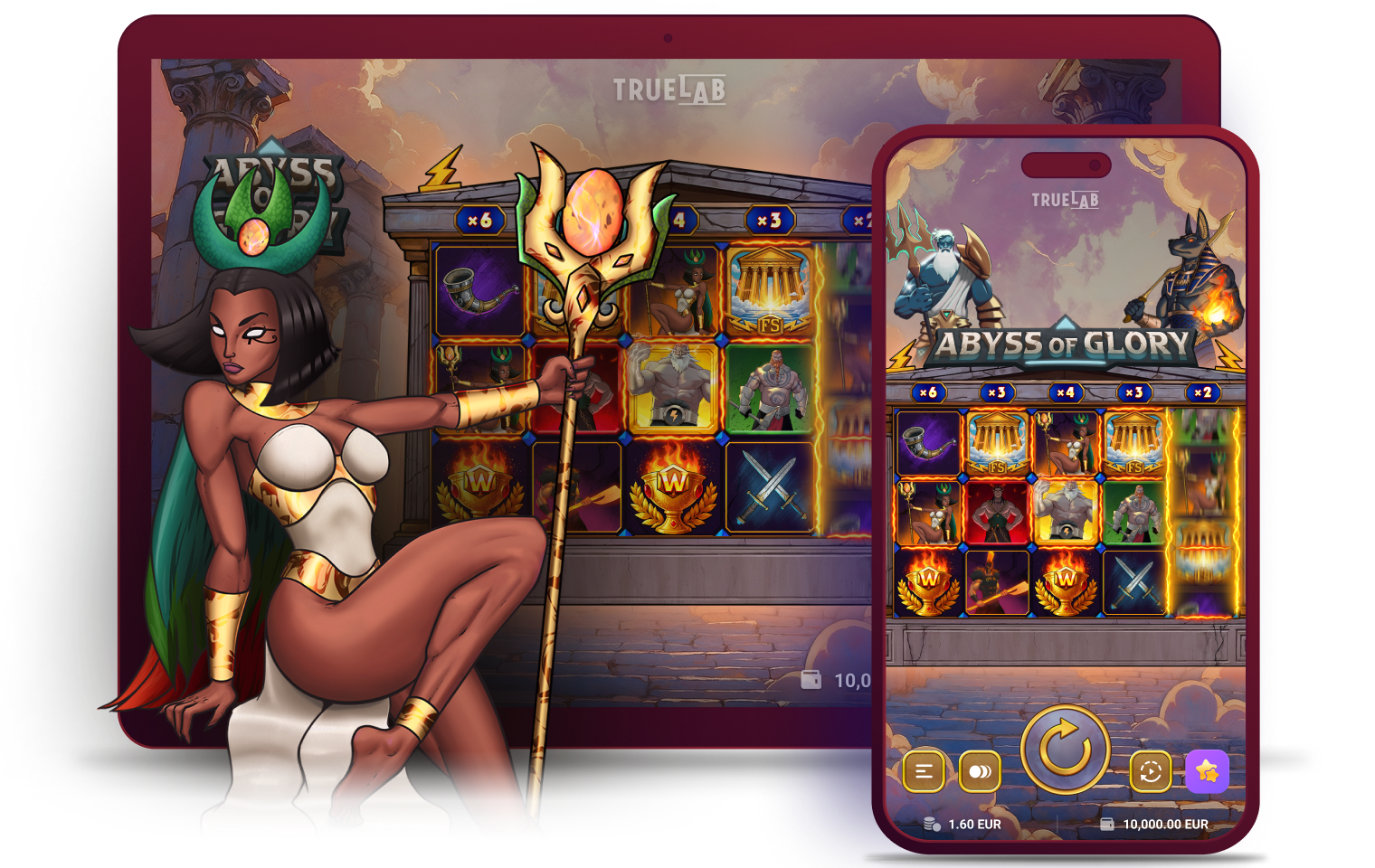Tap the 1.60 EUR bet amount display
This screenshot has width=1375, height=868.
point(975,824)
